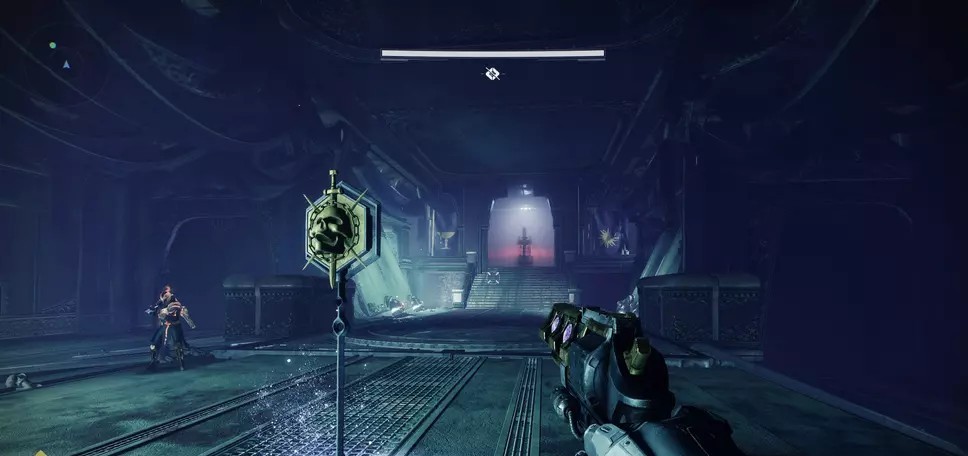968x456 pixels.
Task: Click the diamond objective marker below the white bar
Action: 492,73
